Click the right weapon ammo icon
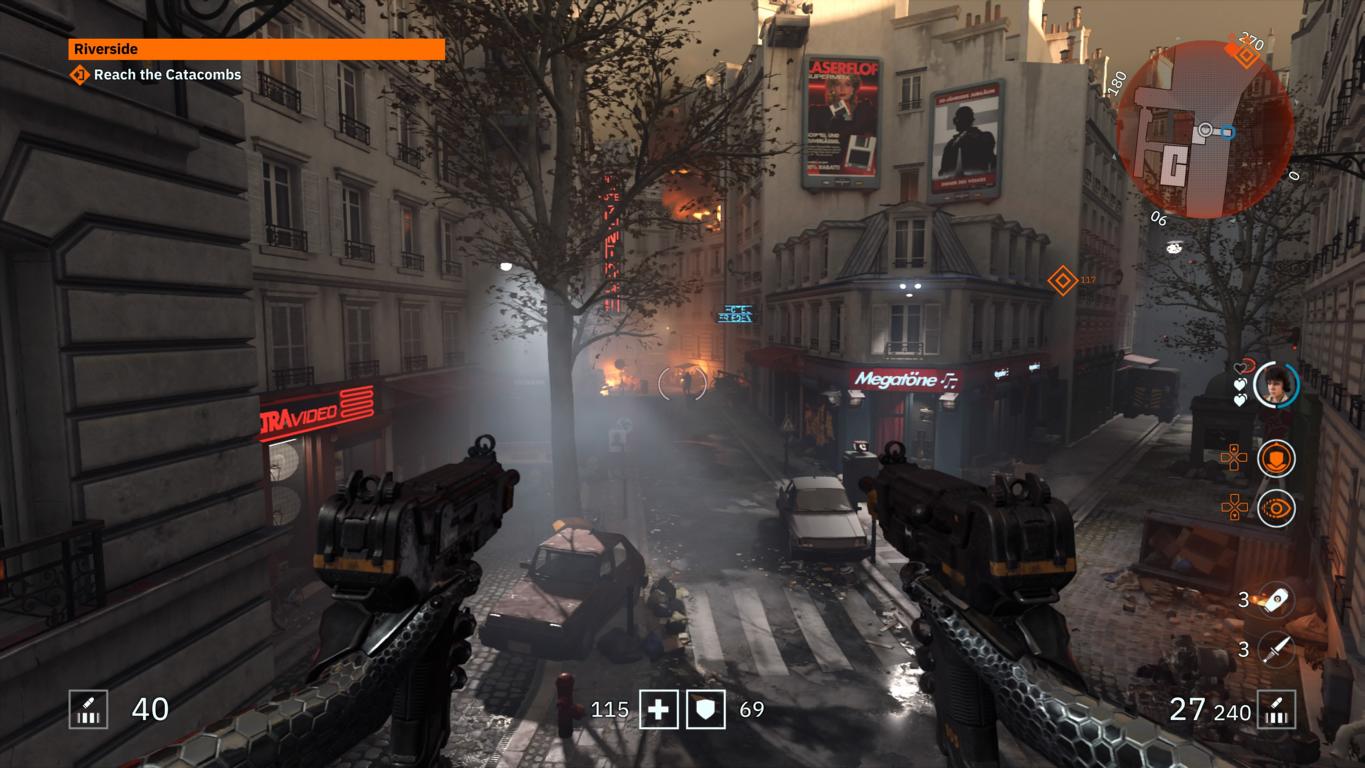Image resolution: width=1365 pixels, height=768 pixels. (1277, 710)
